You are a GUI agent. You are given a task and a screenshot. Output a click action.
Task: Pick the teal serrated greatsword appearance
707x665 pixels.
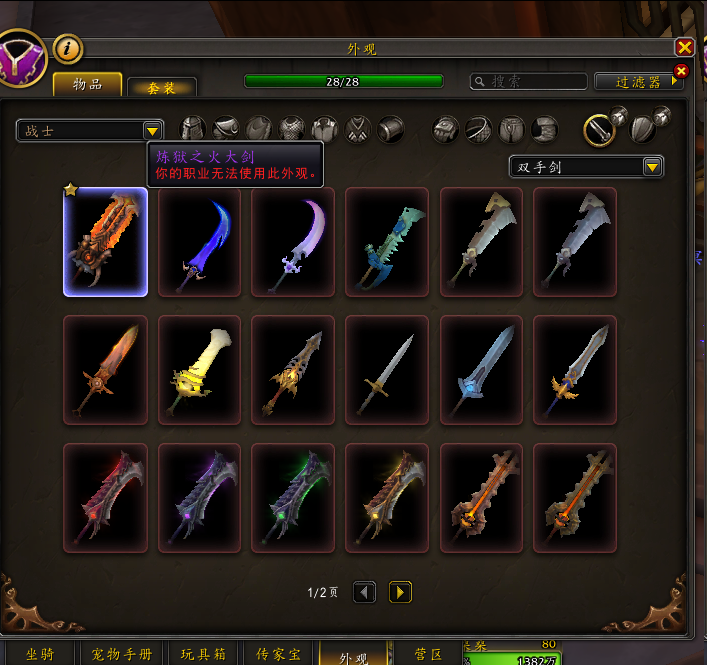tap(387, 242)
